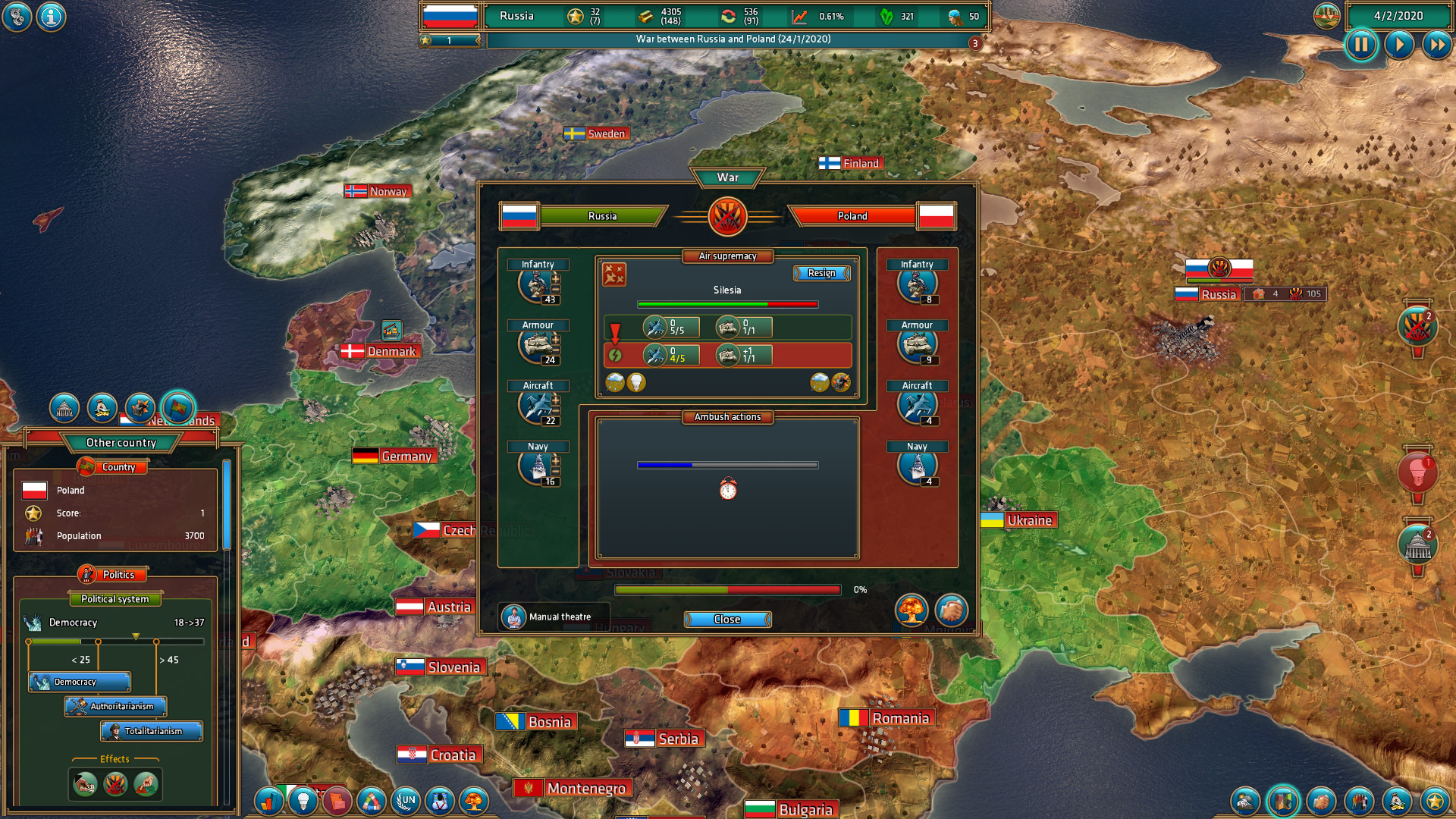Open the Ambush actions panel header
Screen dimensions: 1456x819
coord(727,416)
